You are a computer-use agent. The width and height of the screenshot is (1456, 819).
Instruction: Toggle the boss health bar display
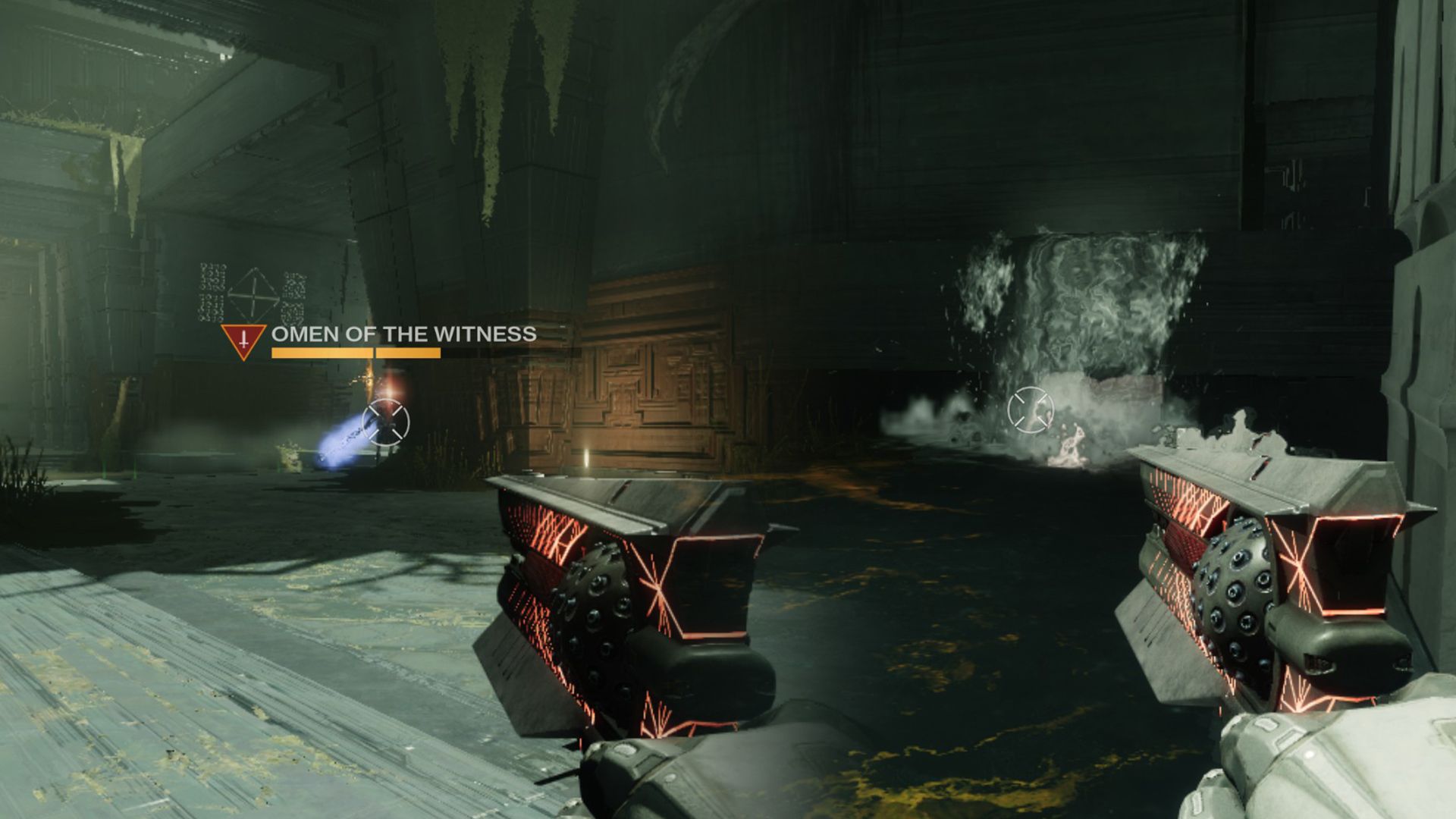point(355,352)
